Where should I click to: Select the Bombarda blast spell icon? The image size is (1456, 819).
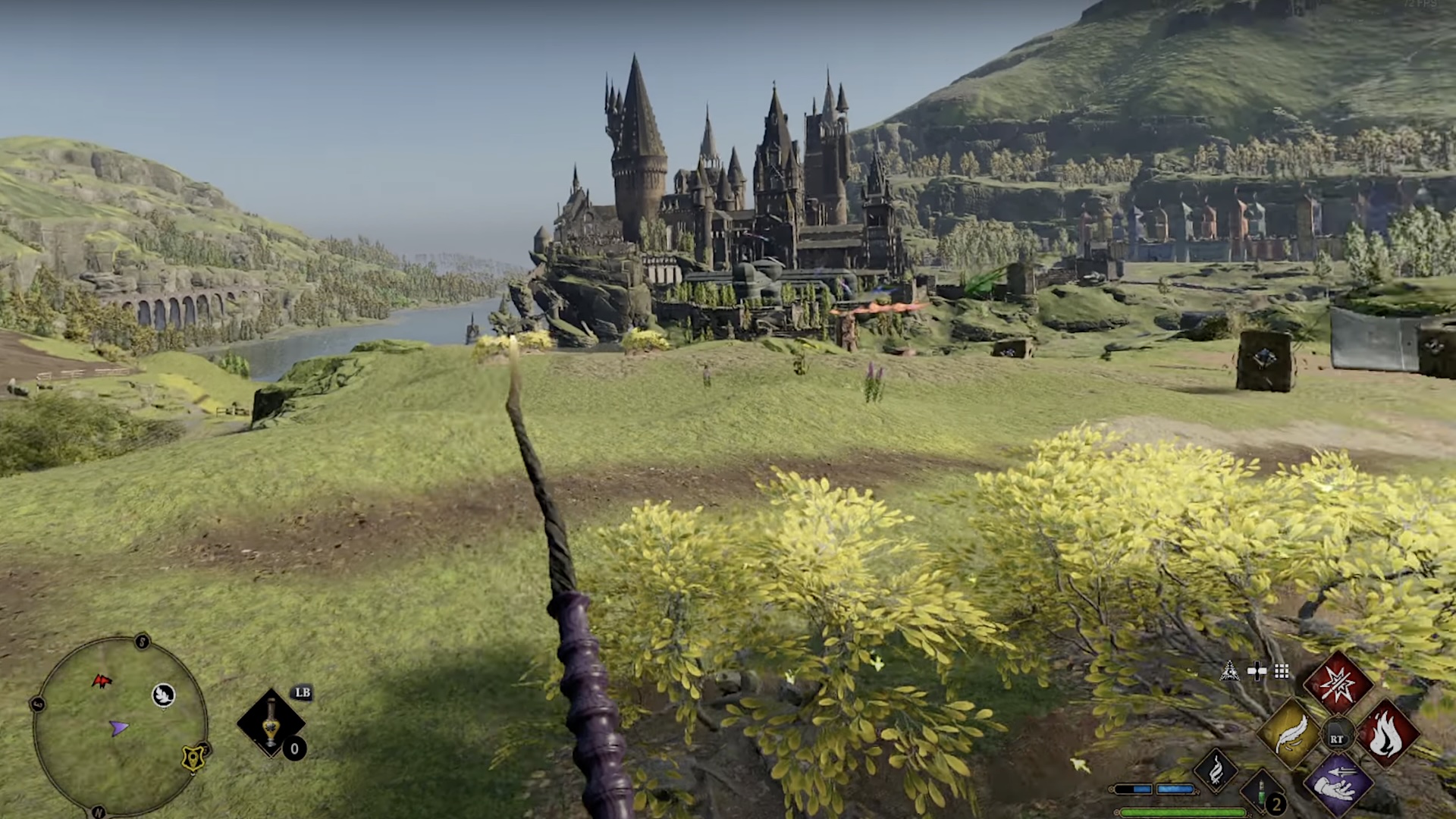coord(1338,683)
